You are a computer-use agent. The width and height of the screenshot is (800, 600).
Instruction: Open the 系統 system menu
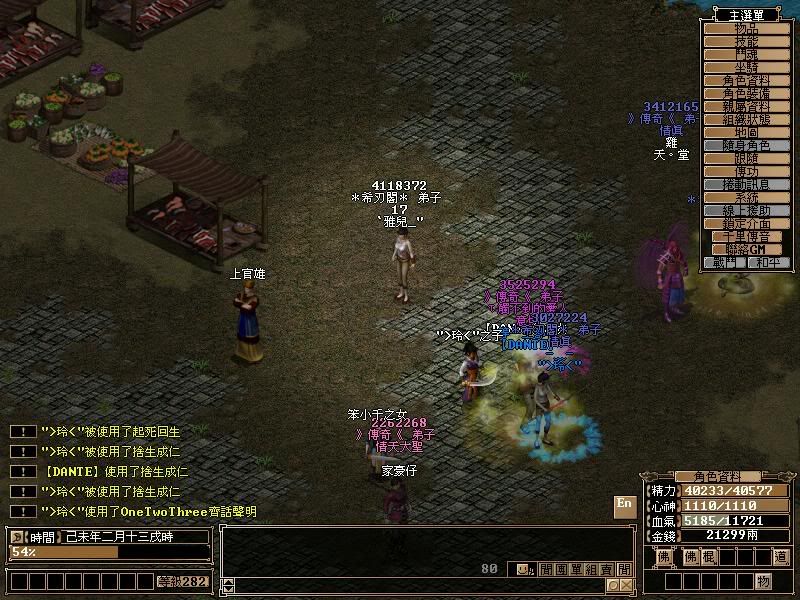(x=746, y=197)
